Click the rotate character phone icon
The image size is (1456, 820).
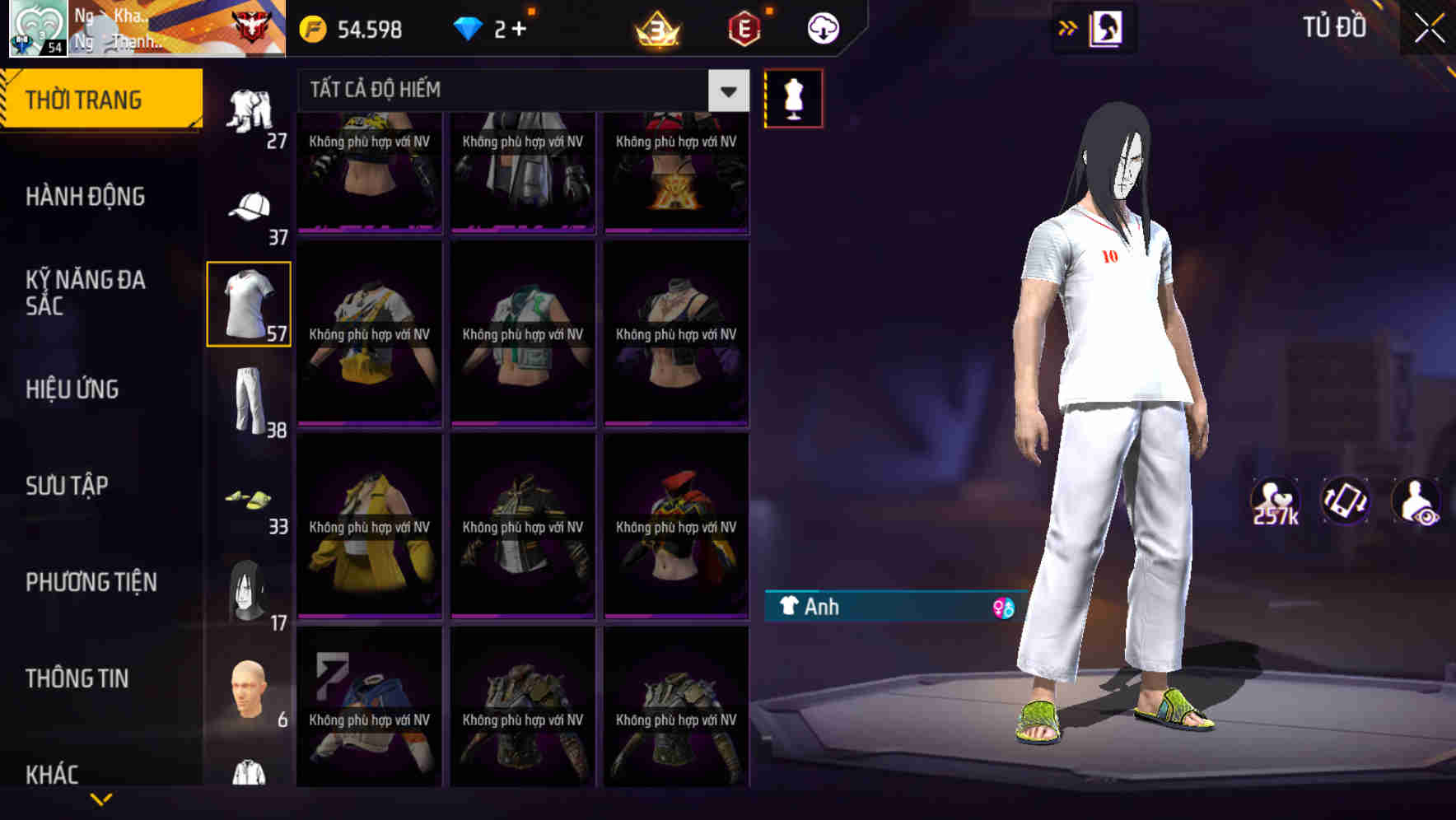pos(1345,499)
